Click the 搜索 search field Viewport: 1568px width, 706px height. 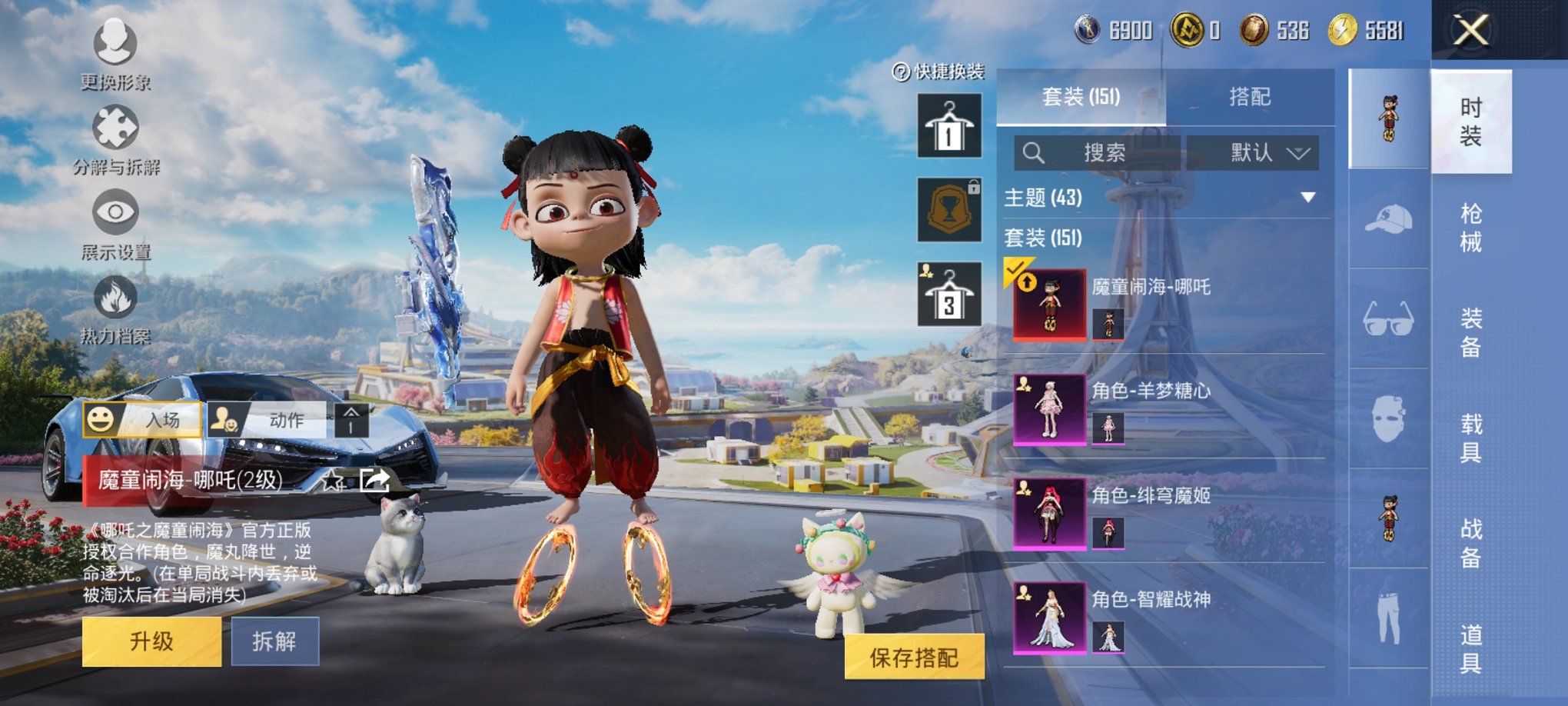1098,153
